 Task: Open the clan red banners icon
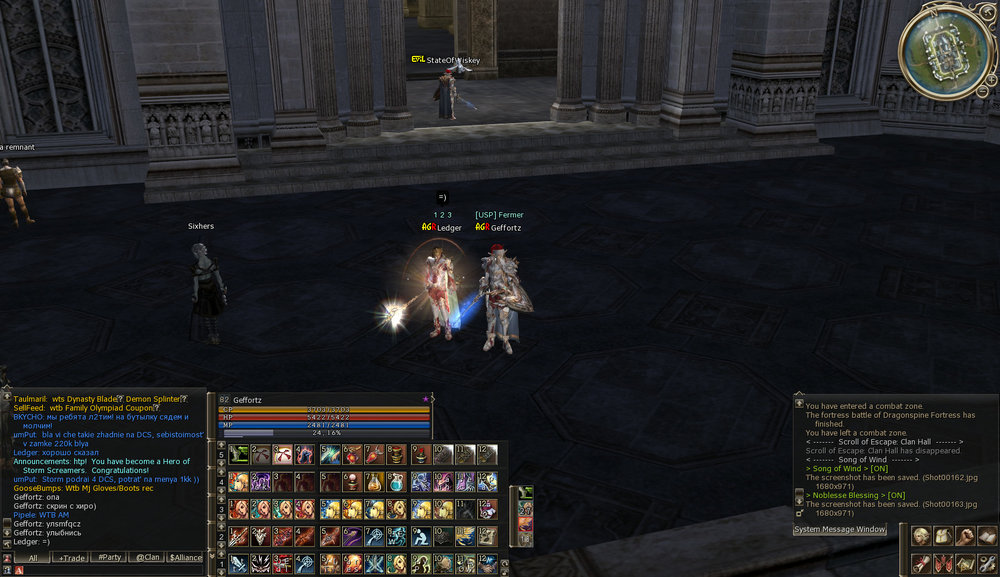pyautogui.click(x=942, y=564)
